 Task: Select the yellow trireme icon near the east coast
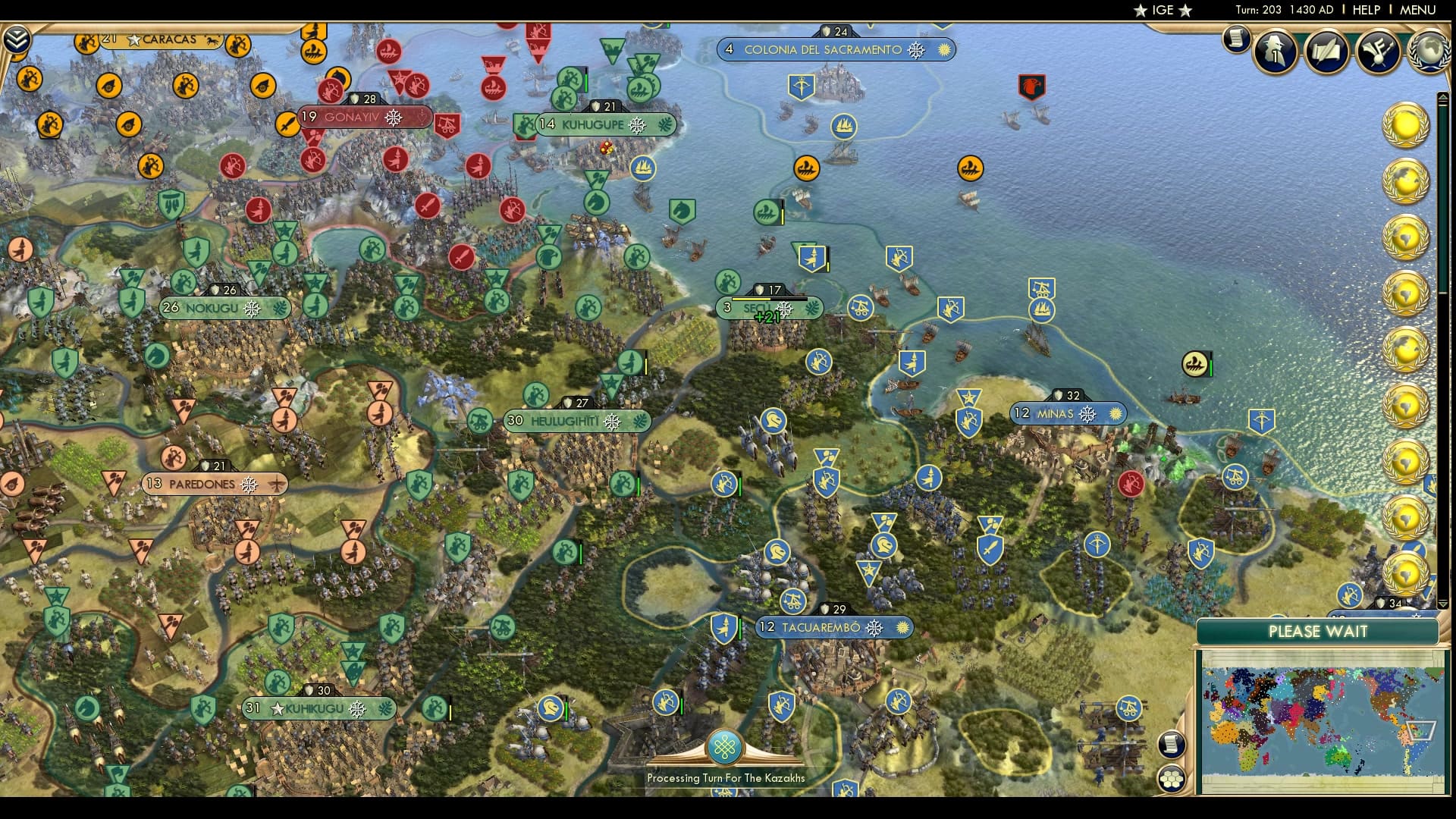click(1193, 364)
